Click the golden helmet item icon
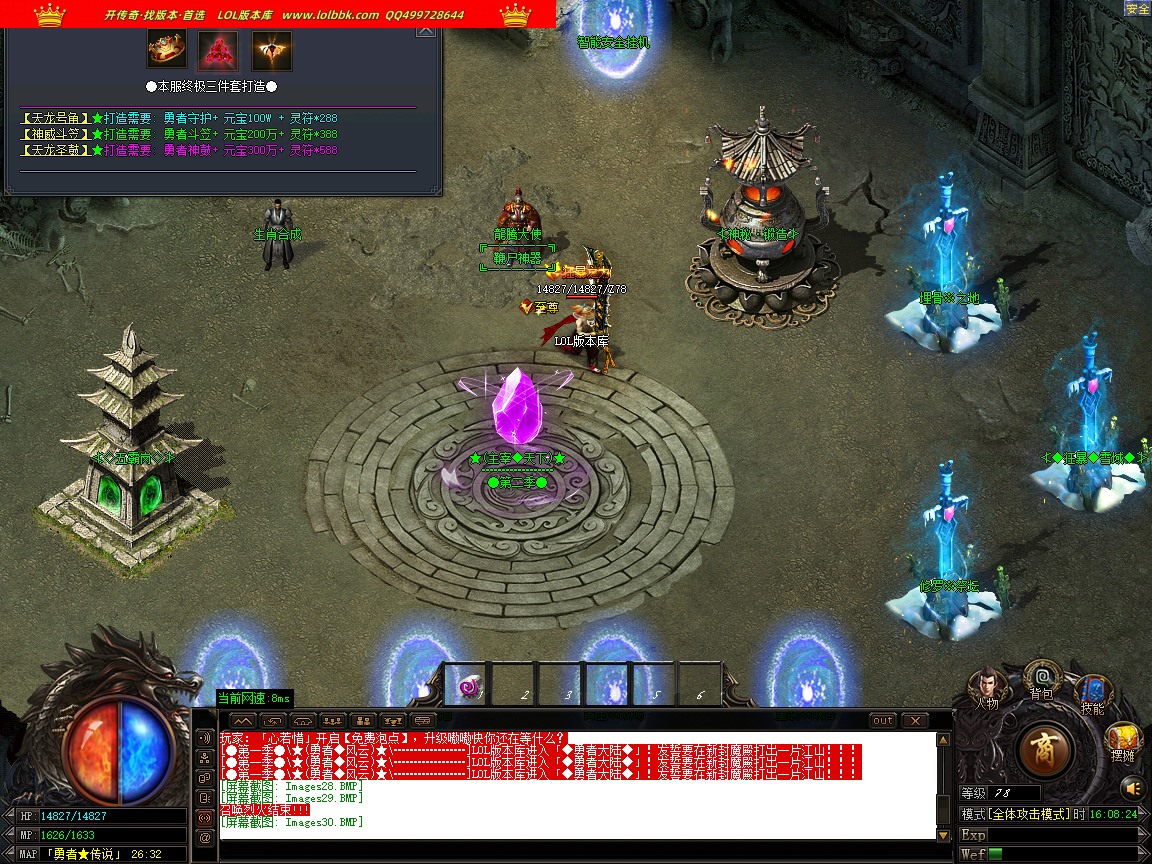 (x=167, y=49)
